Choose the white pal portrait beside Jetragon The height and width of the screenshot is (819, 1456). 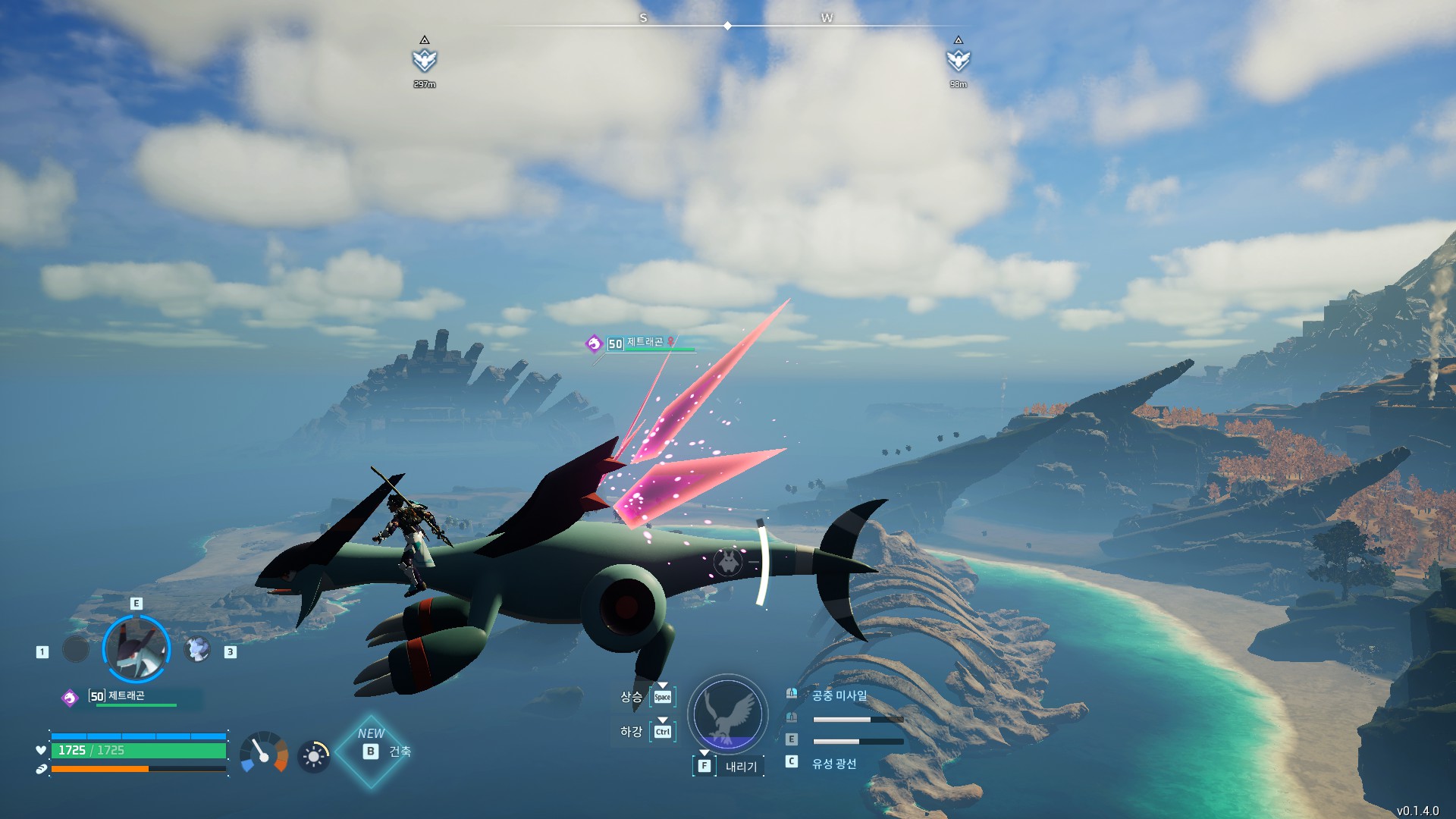(197, 649)
